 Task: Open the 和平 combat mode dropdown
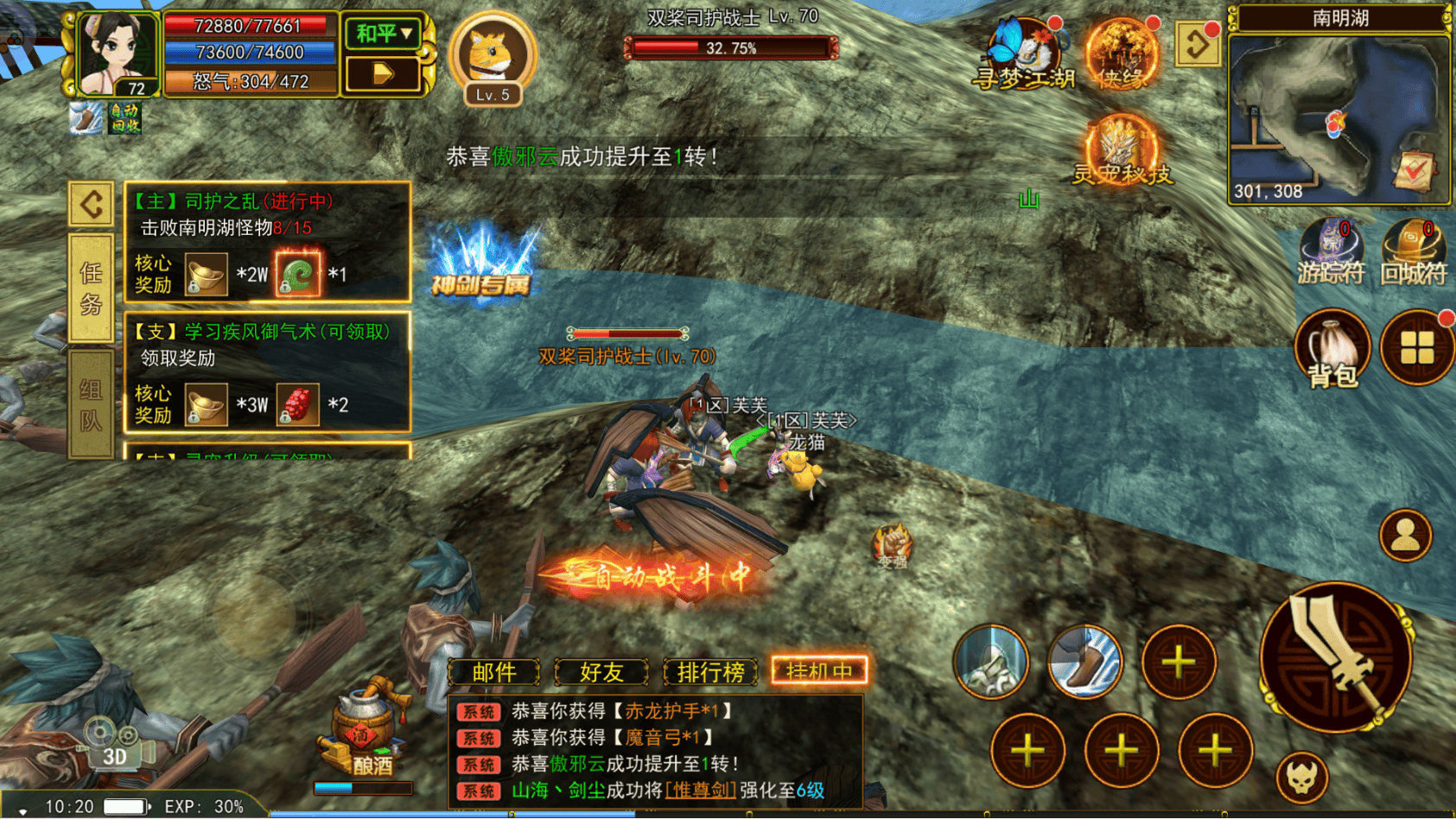[x=384, y=34]
